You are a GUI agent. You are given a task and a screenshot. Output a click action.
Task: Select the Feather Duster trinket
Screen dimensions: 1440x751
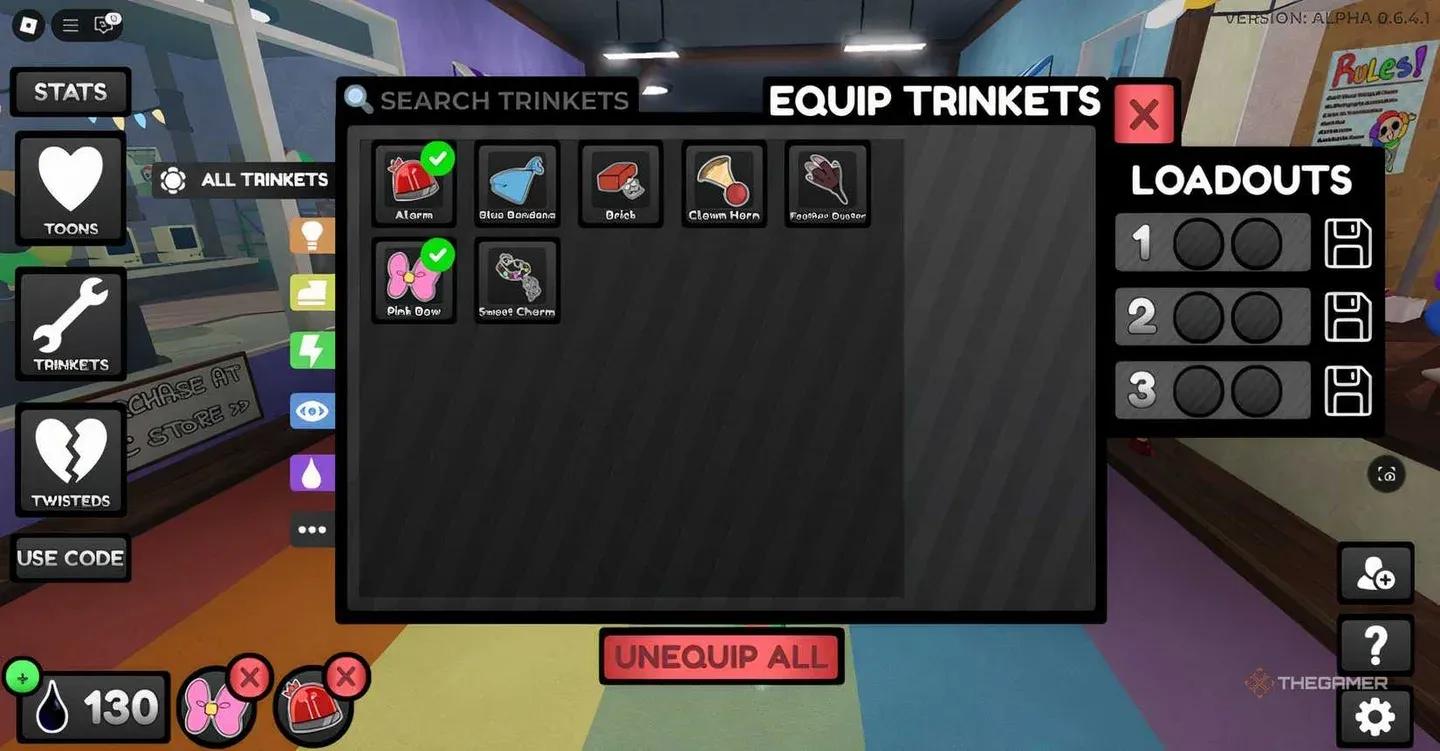tap(827, 183)
